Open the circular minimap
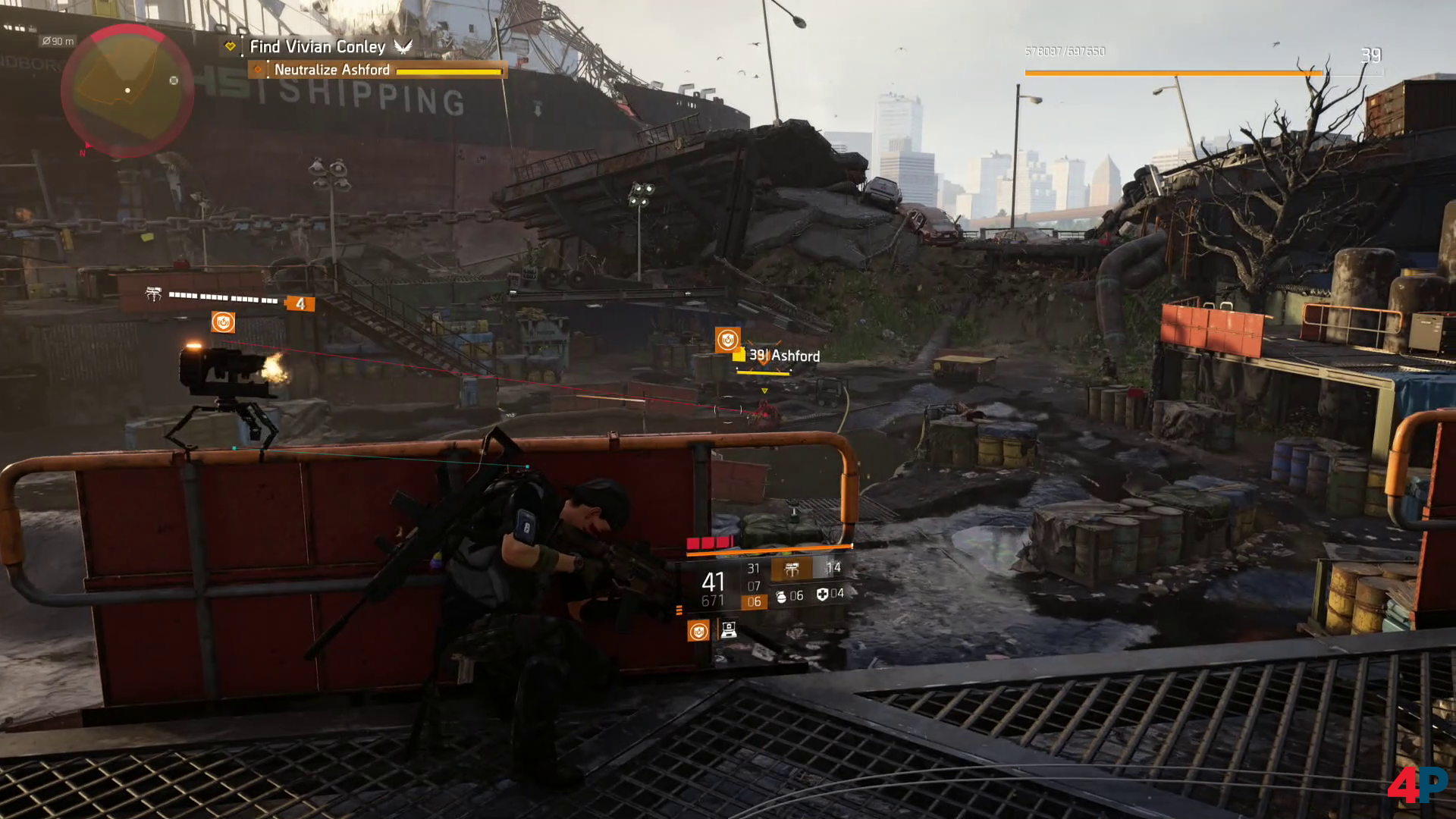This screenshot has height=819, width=1456. point(127,91)
